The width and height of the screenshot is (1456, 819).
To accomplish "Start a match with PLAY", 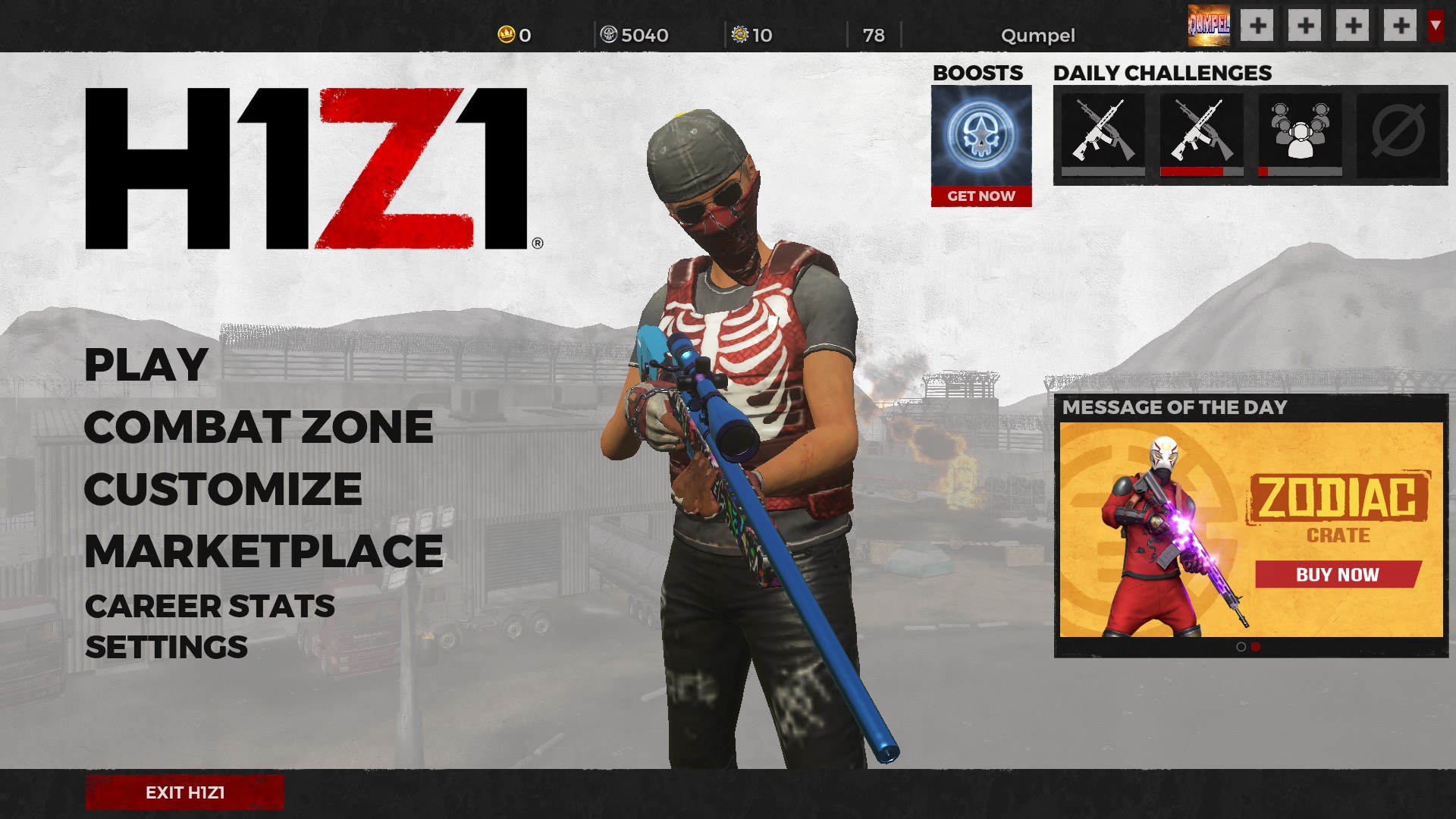I will [146, 365].
